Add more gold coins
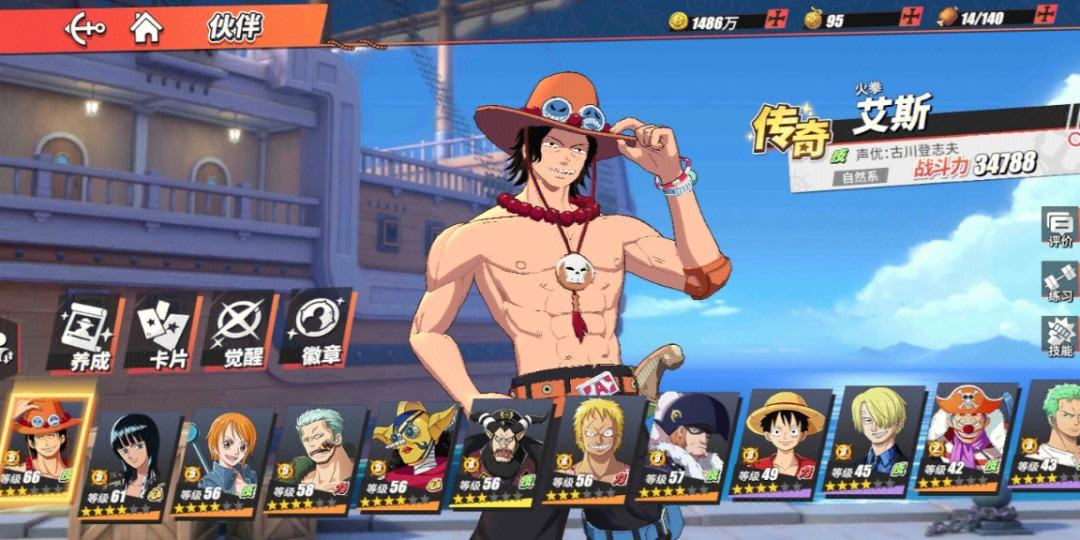Viewport: 1080px width, 540px height. coord(777,19)
